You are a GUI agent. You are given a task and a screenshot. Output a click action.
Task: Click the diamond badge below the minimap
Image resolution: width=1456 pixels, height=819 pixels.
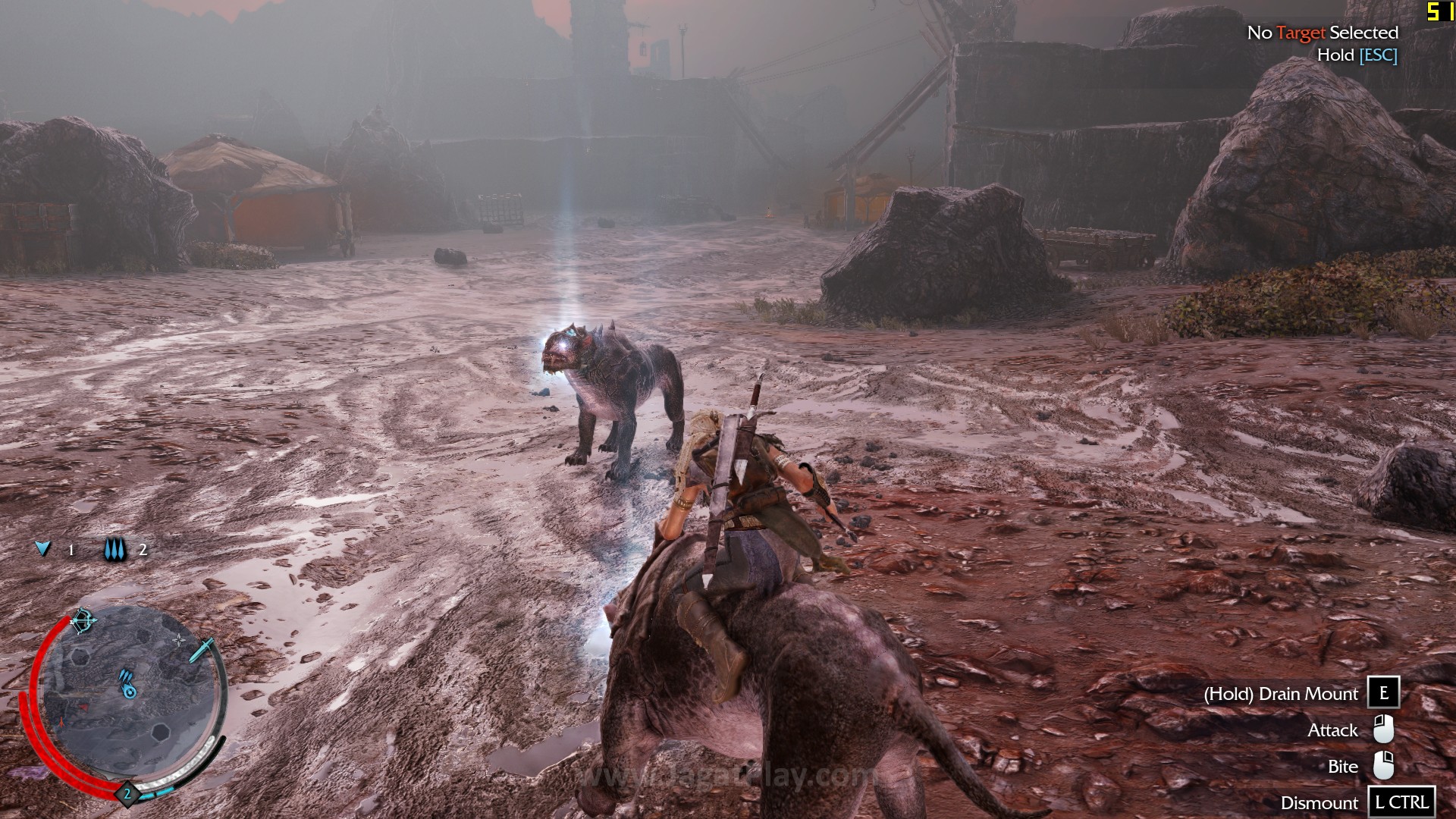pos(127,794)
